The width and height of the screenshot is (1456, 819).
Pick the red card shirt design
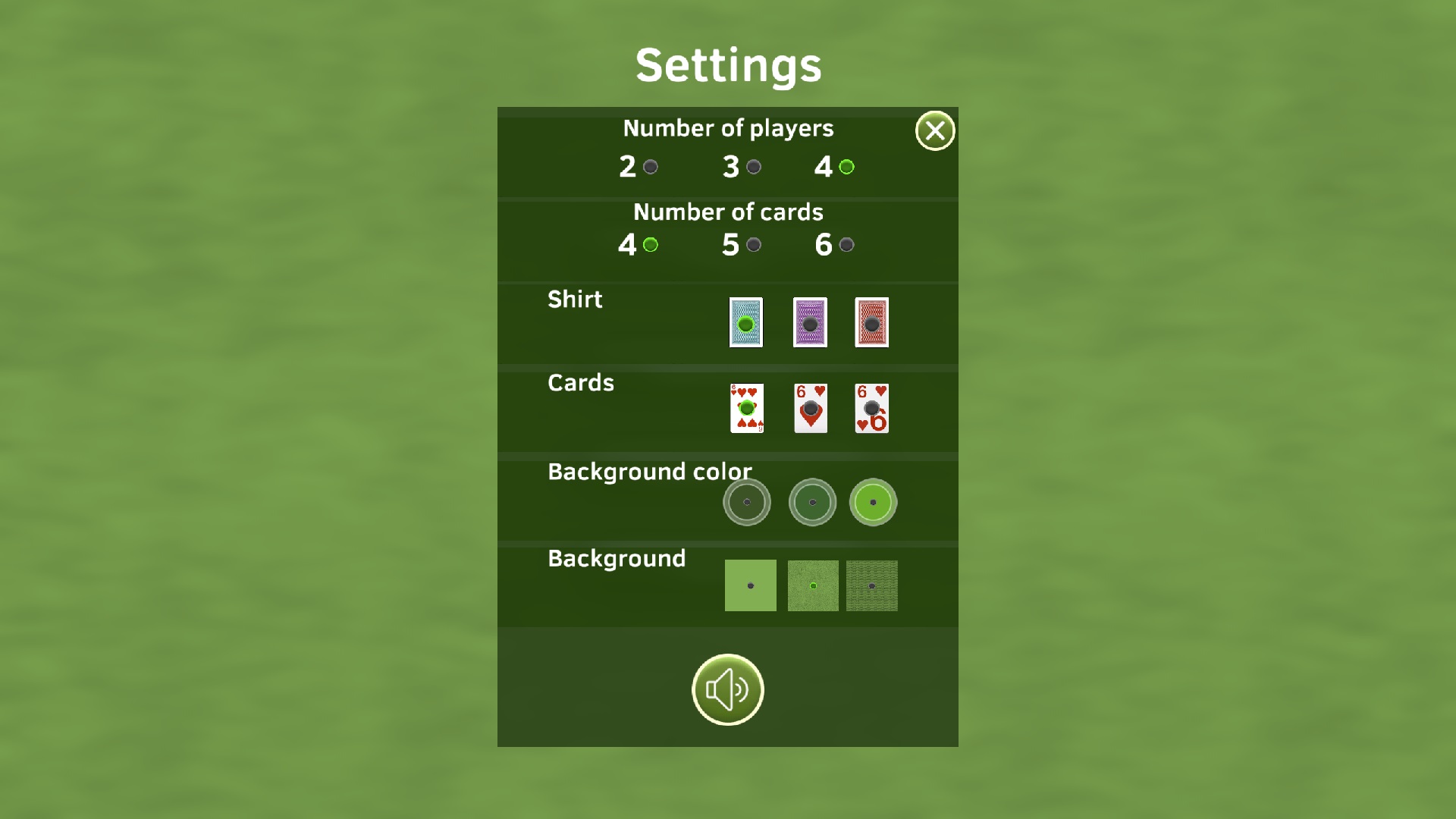pyautogui.click(x=873, y=323)
